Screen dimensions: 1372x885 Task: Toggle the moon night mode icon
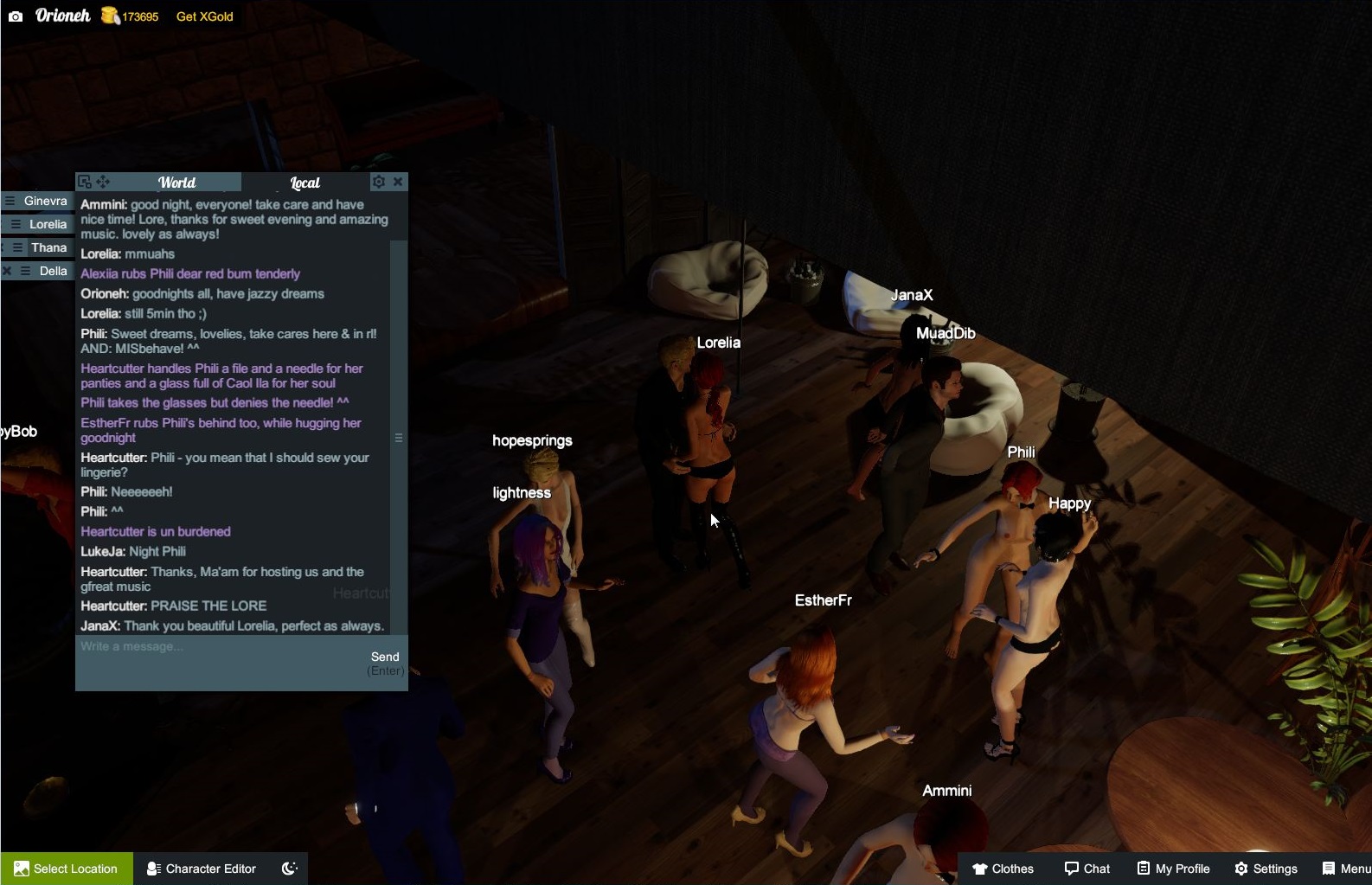[x=290, y=869]
